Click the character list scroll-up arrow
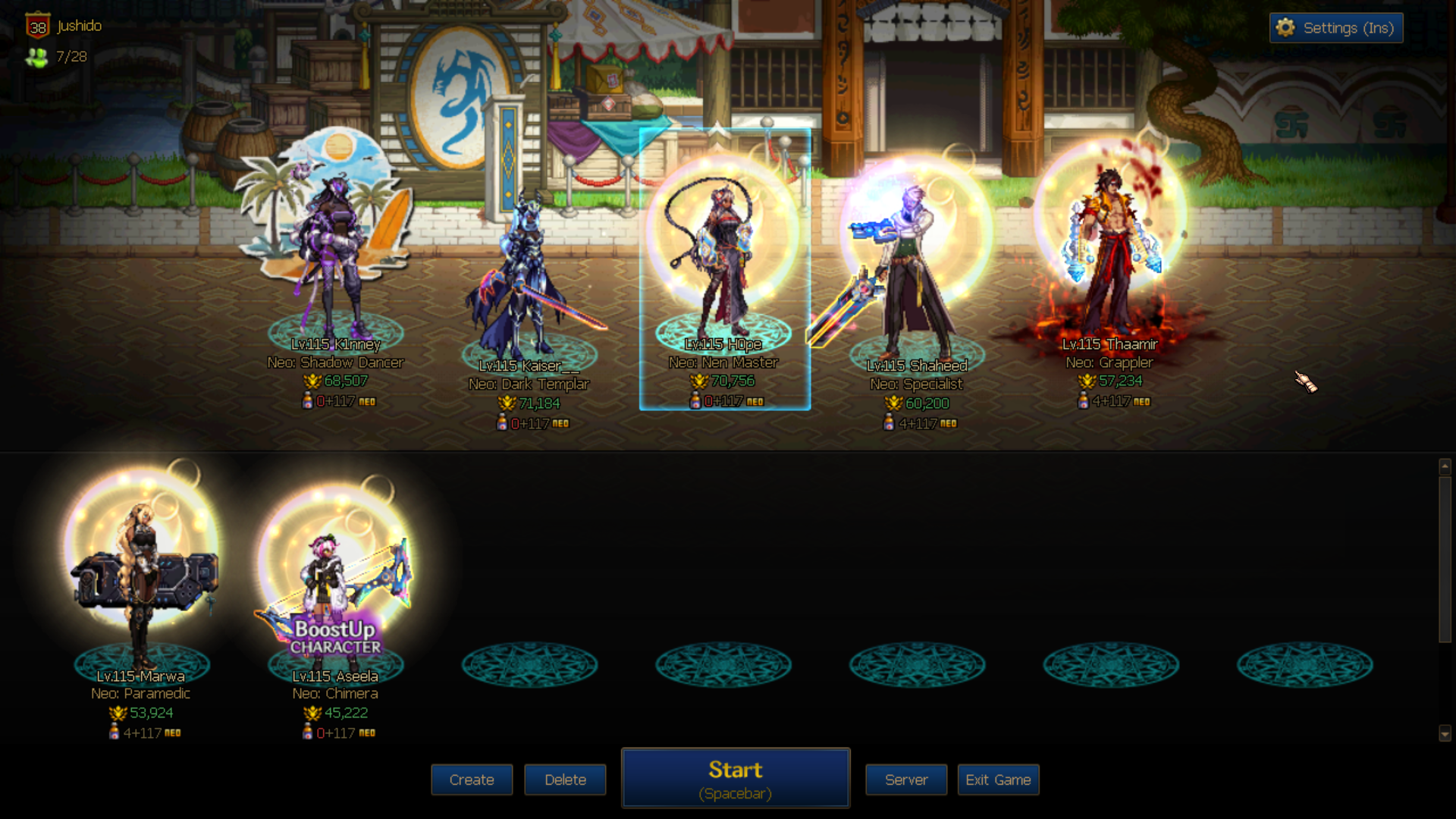This screenshot has width=1456, height=819. point(1445,466)
